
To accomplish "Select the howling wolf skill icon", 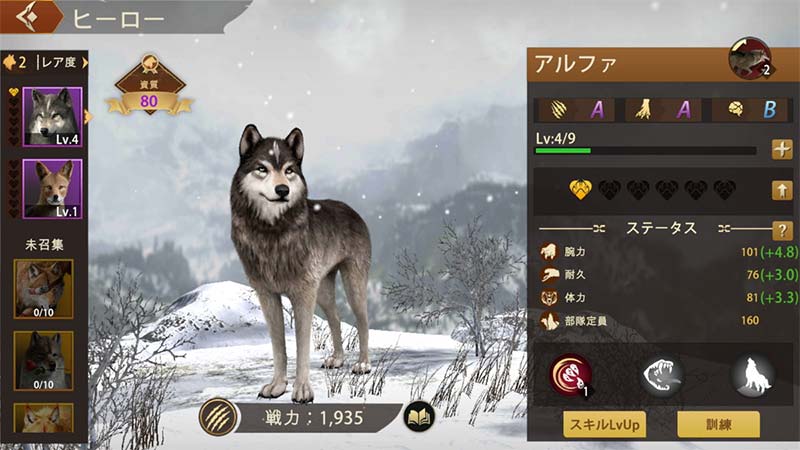I will (753, 377).
